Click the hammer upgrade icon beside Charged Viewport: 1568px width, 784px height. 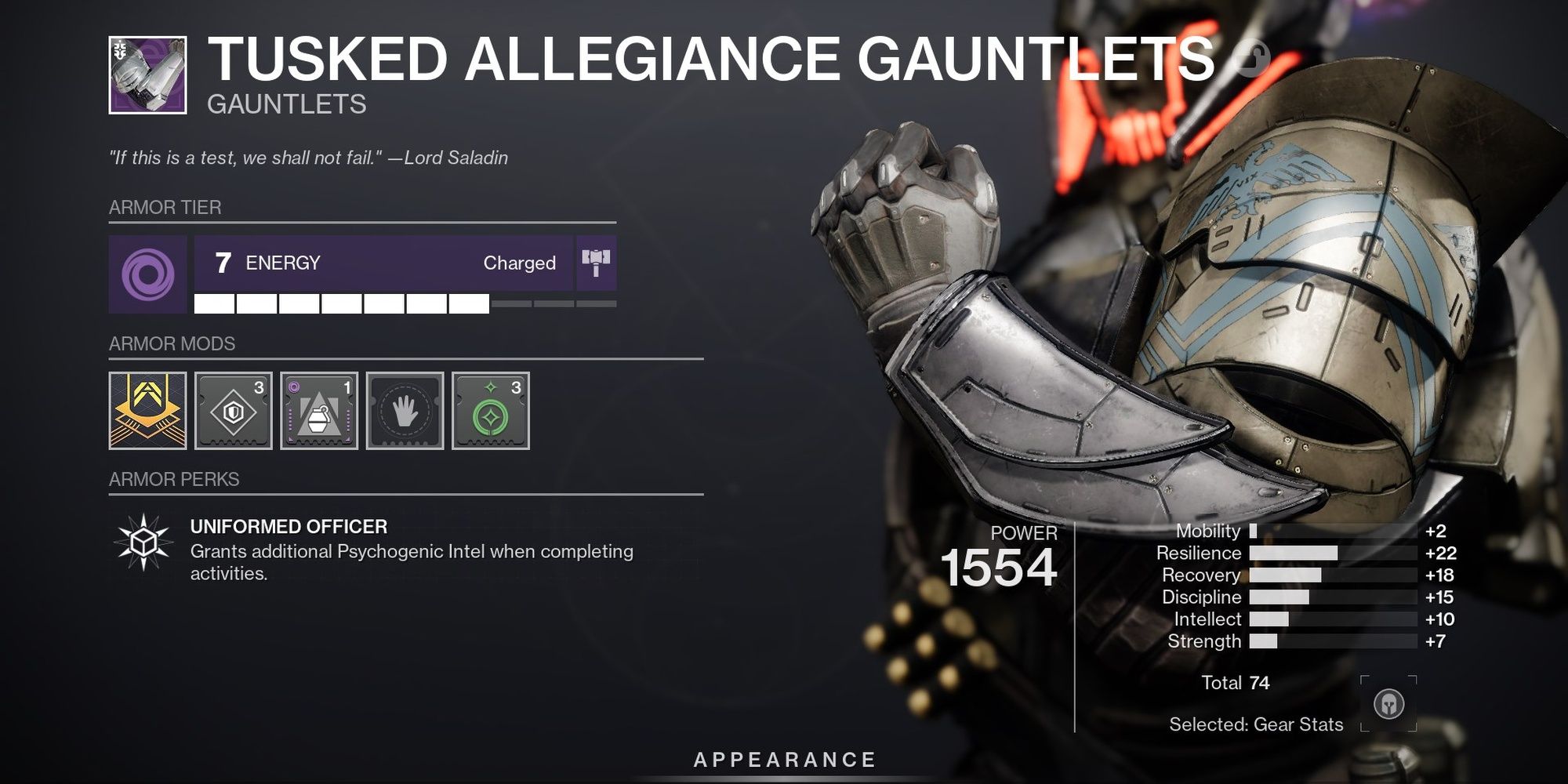597,263
